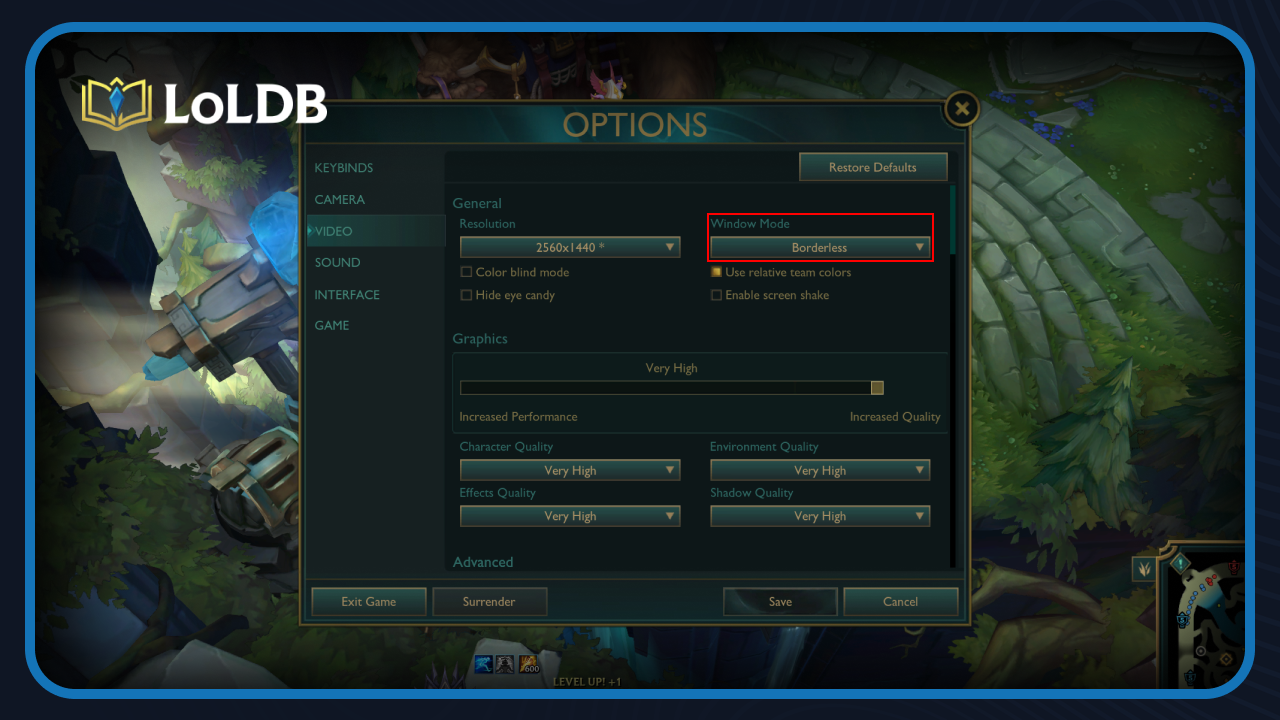Click the plant icon beside the minimap

point(1144,566)
